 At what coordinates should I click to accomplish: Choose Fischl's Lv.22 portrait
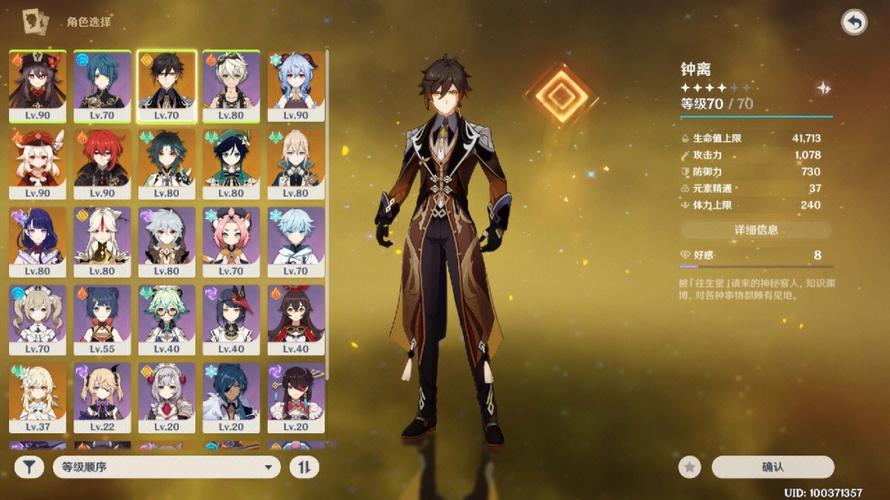(102, 398)
